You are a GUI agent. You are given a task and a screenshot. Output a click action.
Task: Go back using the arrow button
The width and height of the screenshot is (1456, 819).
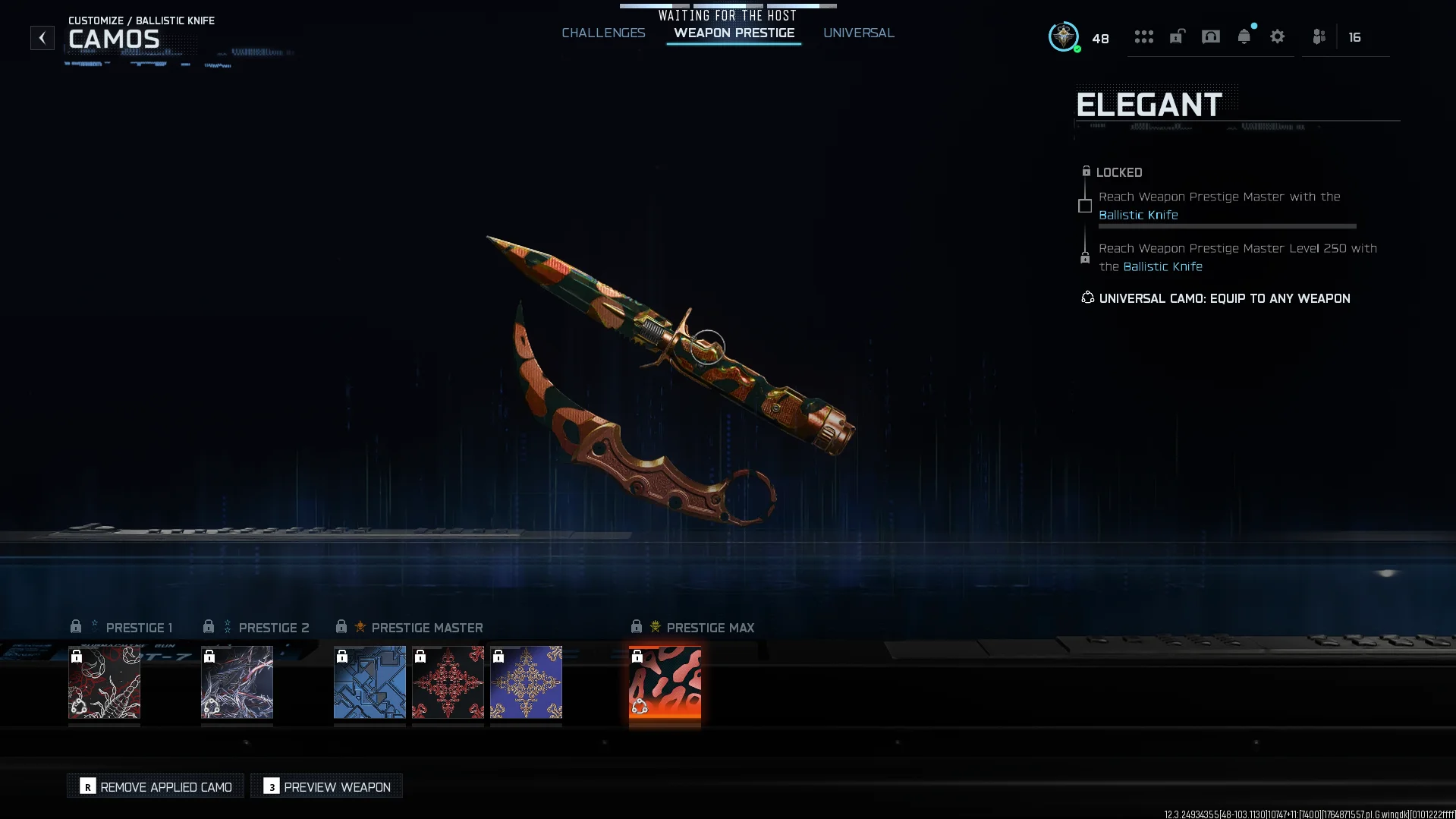(x=42, y=38)
